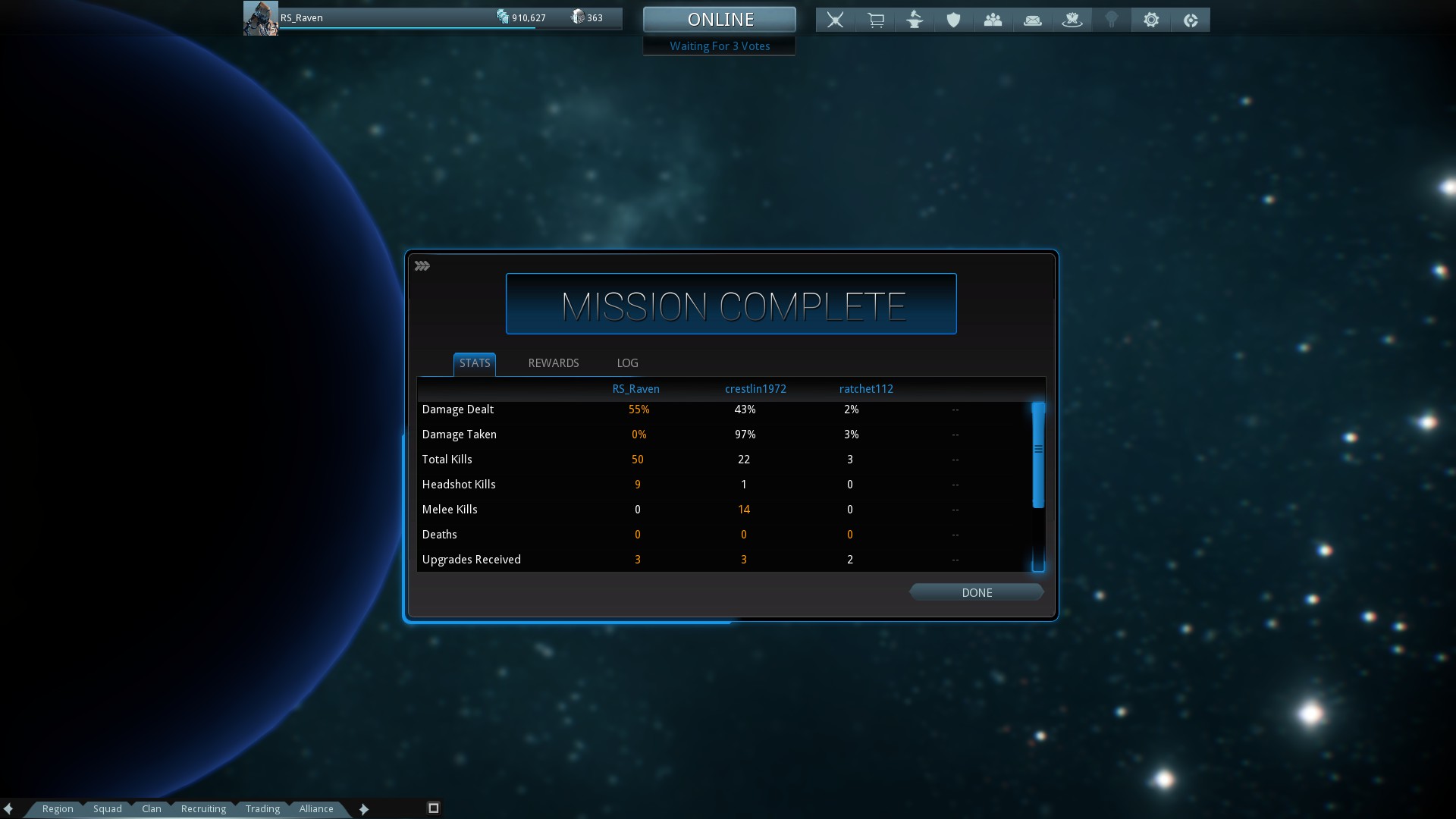Open the Region chat tab
The height and width of the screenshot is (819, 1456).
click(58, 808)
